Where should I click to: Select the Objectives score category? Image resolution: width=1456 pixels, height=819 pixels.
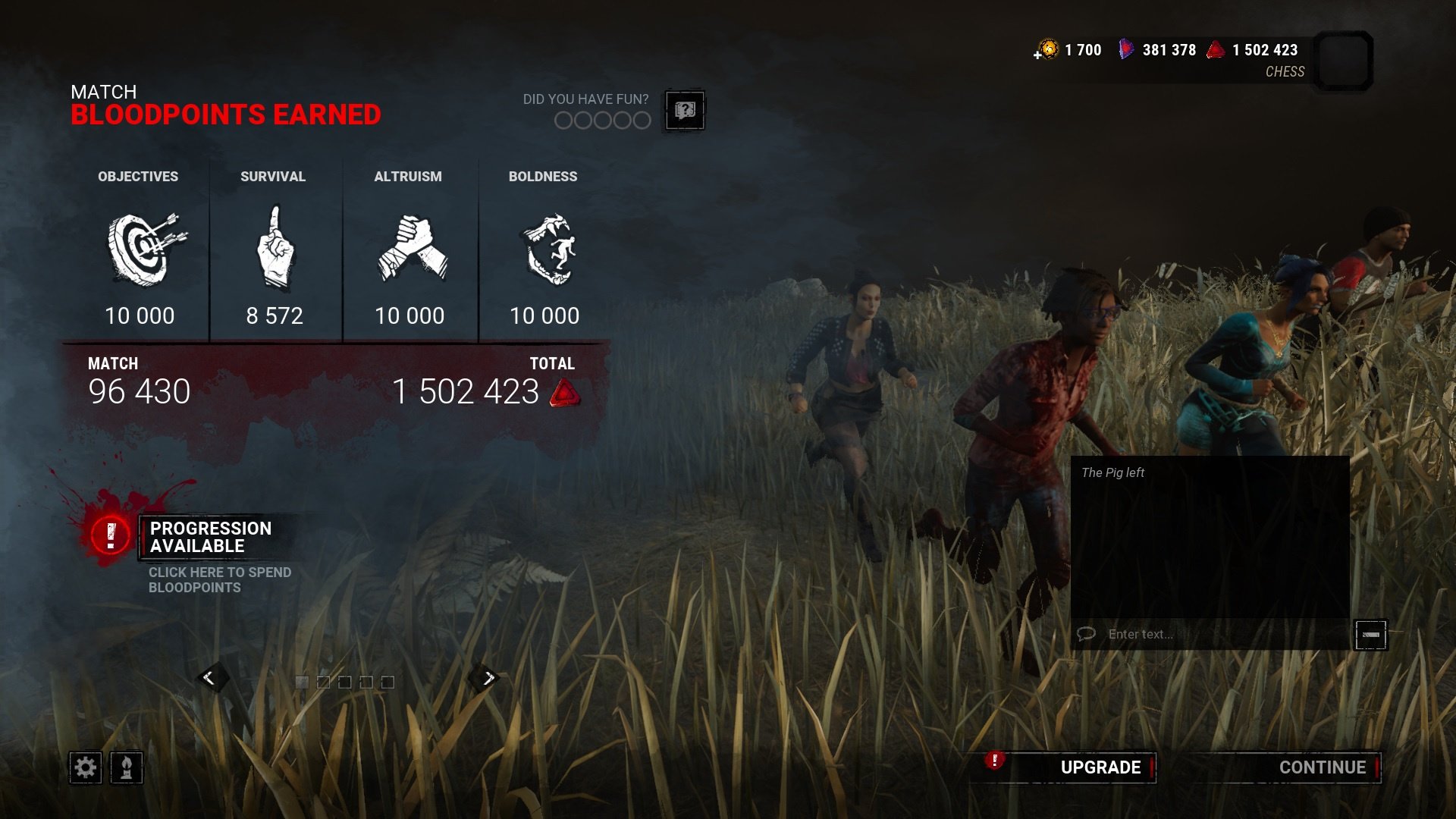[x=139, y=250]
